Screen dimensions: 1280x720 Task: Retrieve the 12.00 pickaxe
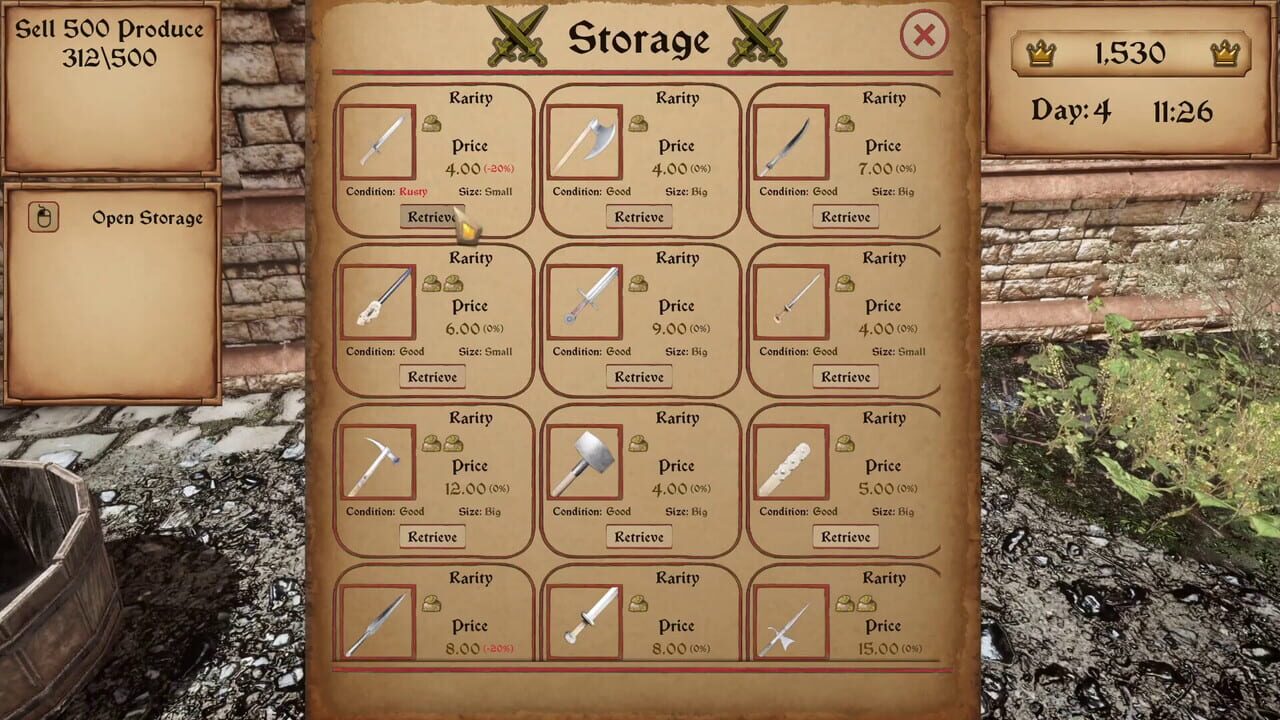(x=432, y=536)
